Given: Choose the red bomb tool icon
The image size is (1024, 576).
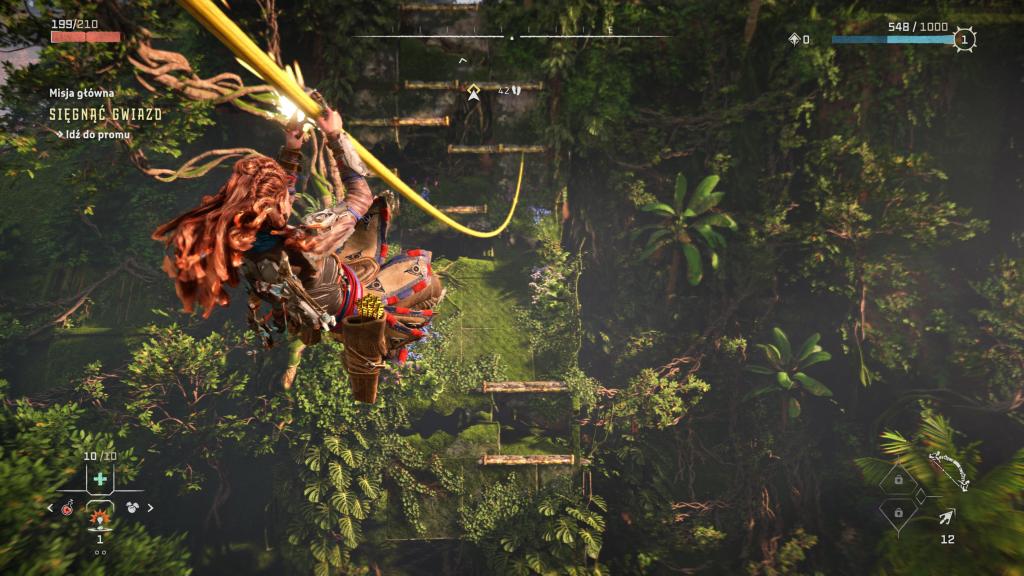Looking at the screenshot, I should click(67, 508).
